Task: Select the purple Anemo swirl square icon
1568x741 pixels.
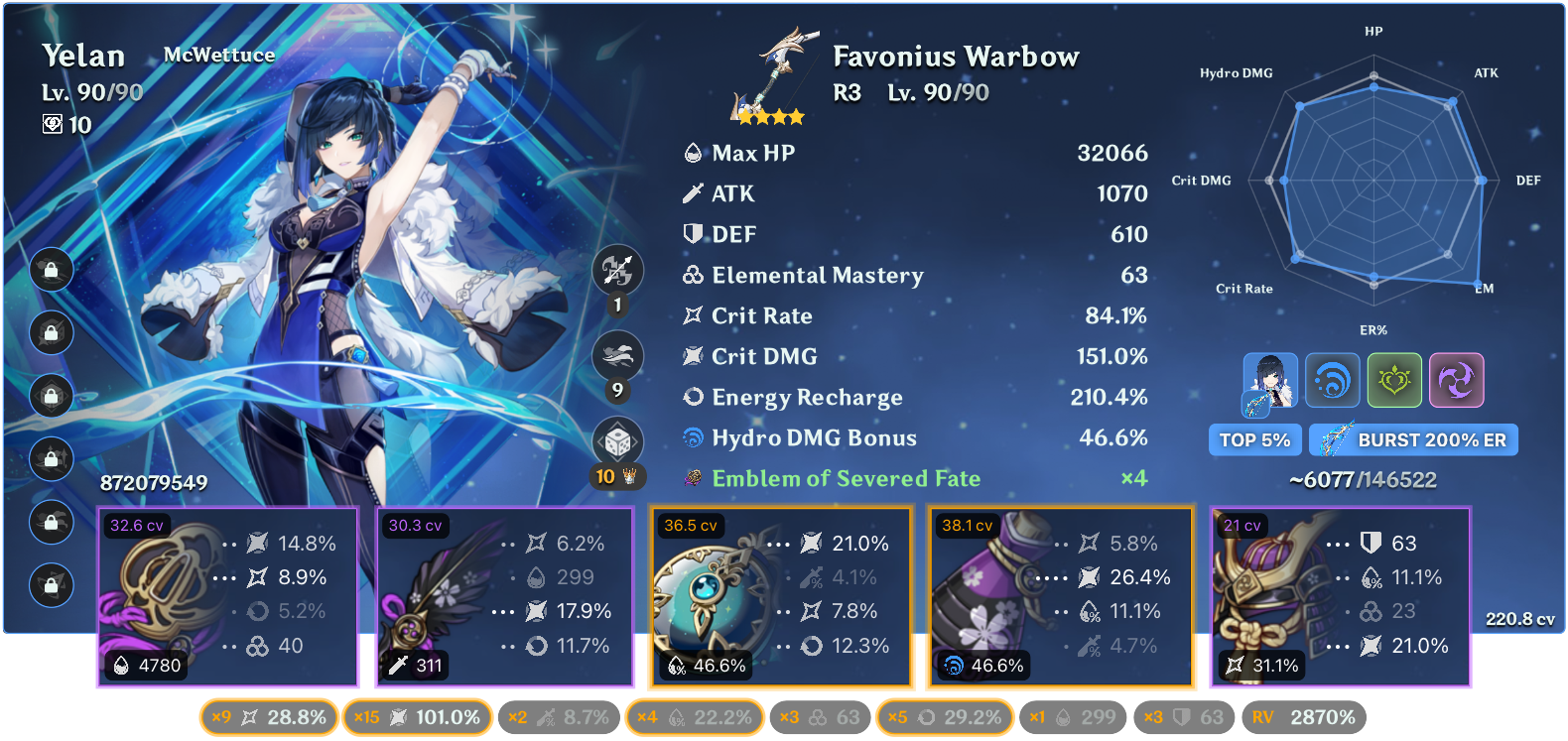Action: click(1457, 380)
